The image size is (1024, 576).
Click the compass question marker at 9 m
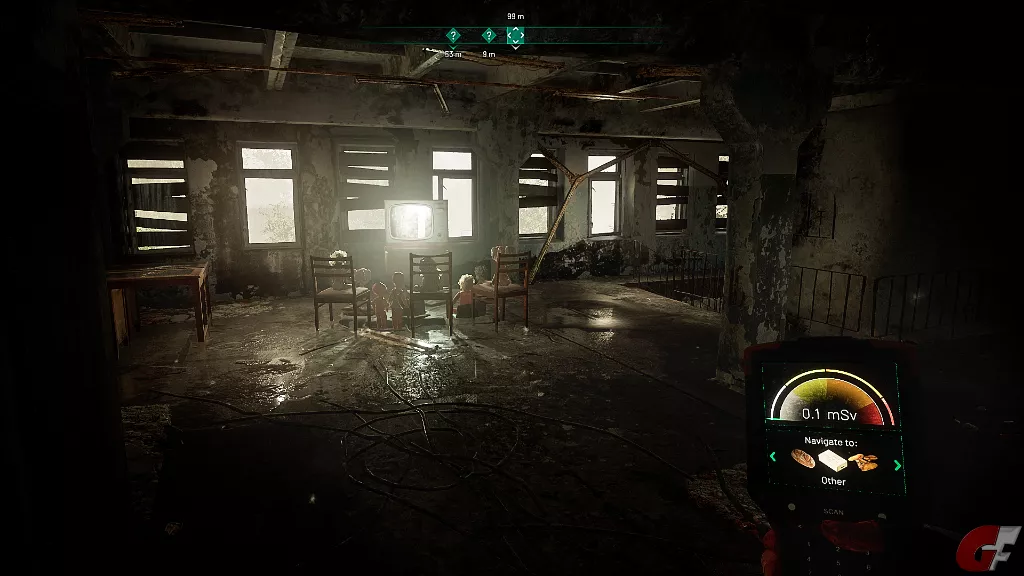coord(489,36)
